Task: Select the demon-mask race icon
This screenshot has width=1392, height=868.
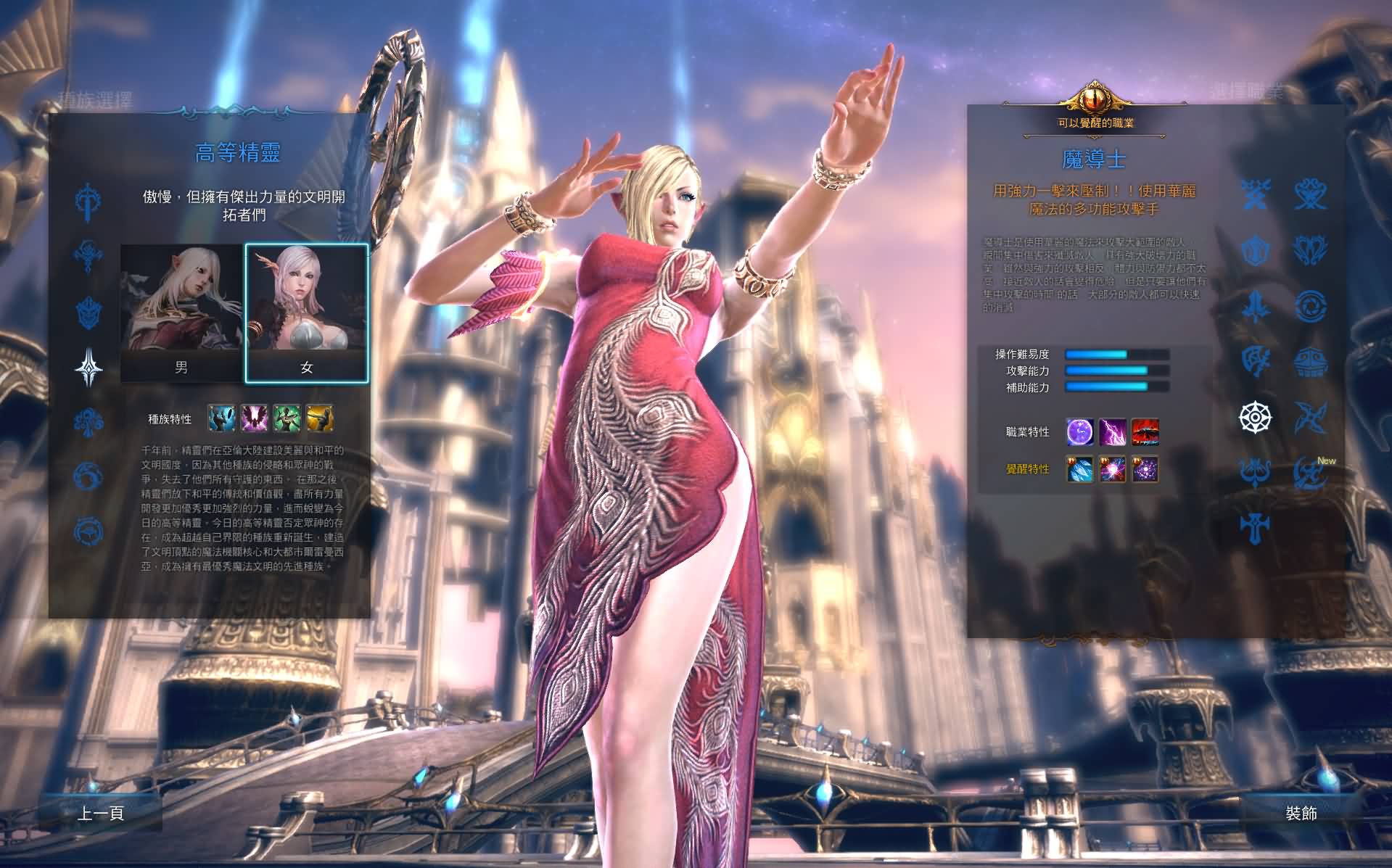Action: 88,313
